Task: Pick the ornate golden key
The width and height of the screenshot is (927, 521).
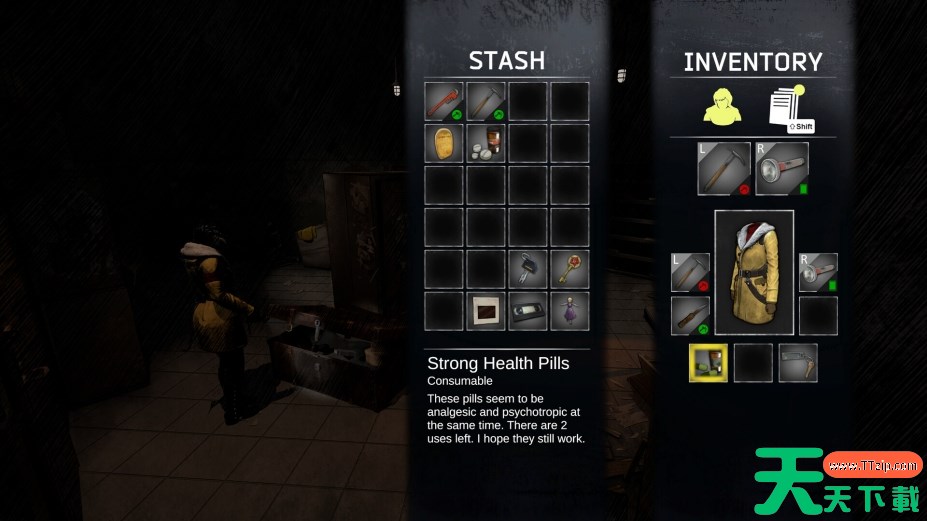Action: [570, 269]
